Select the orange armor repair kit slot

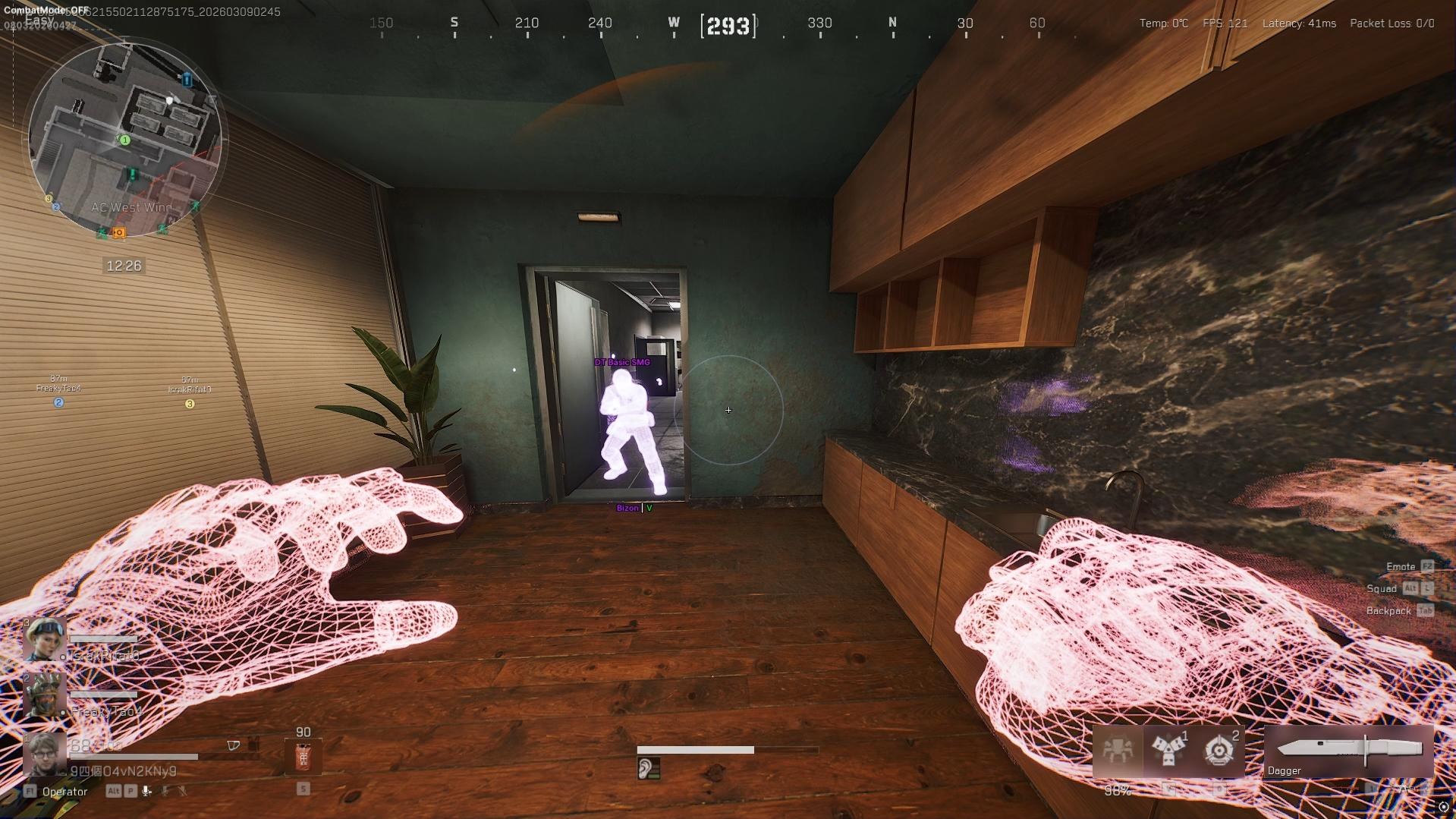[x=303, y=758]
